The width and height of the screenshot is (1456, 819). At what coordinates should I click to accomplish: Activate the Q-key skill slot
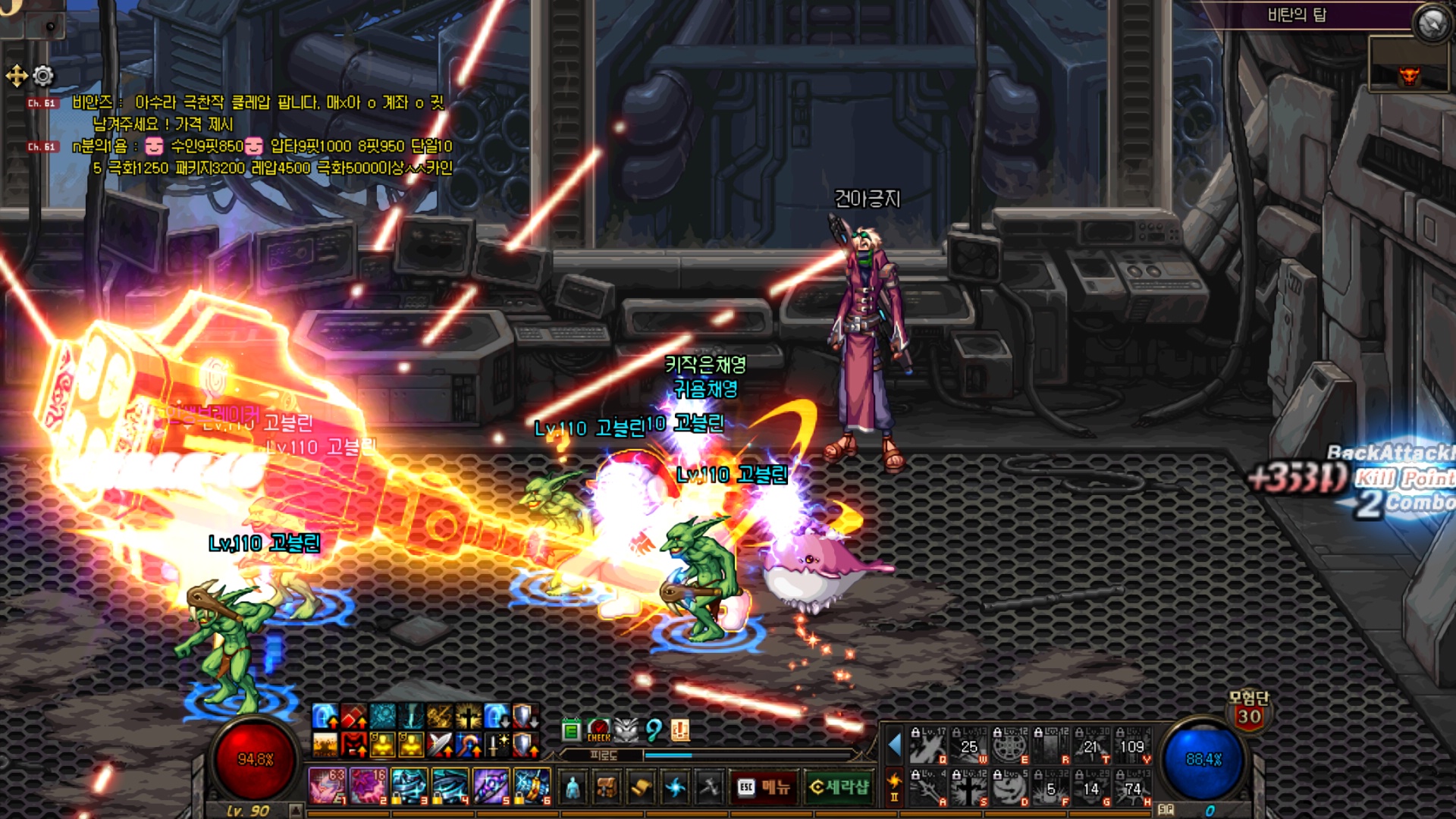tap(928, 746)
